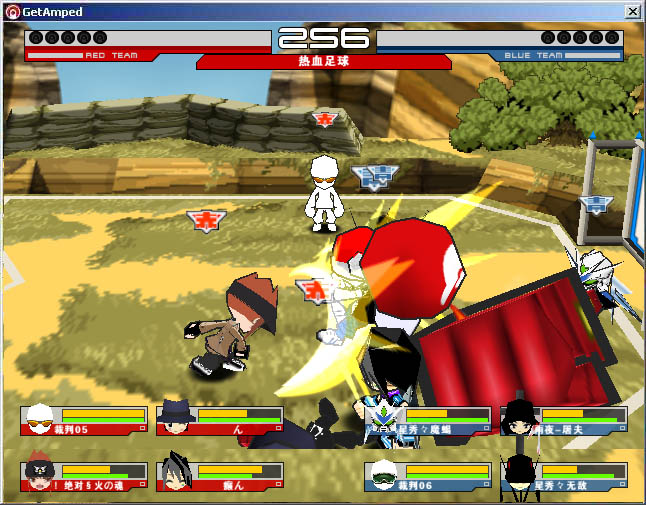Close the GetAmped window

click(632, 11)
